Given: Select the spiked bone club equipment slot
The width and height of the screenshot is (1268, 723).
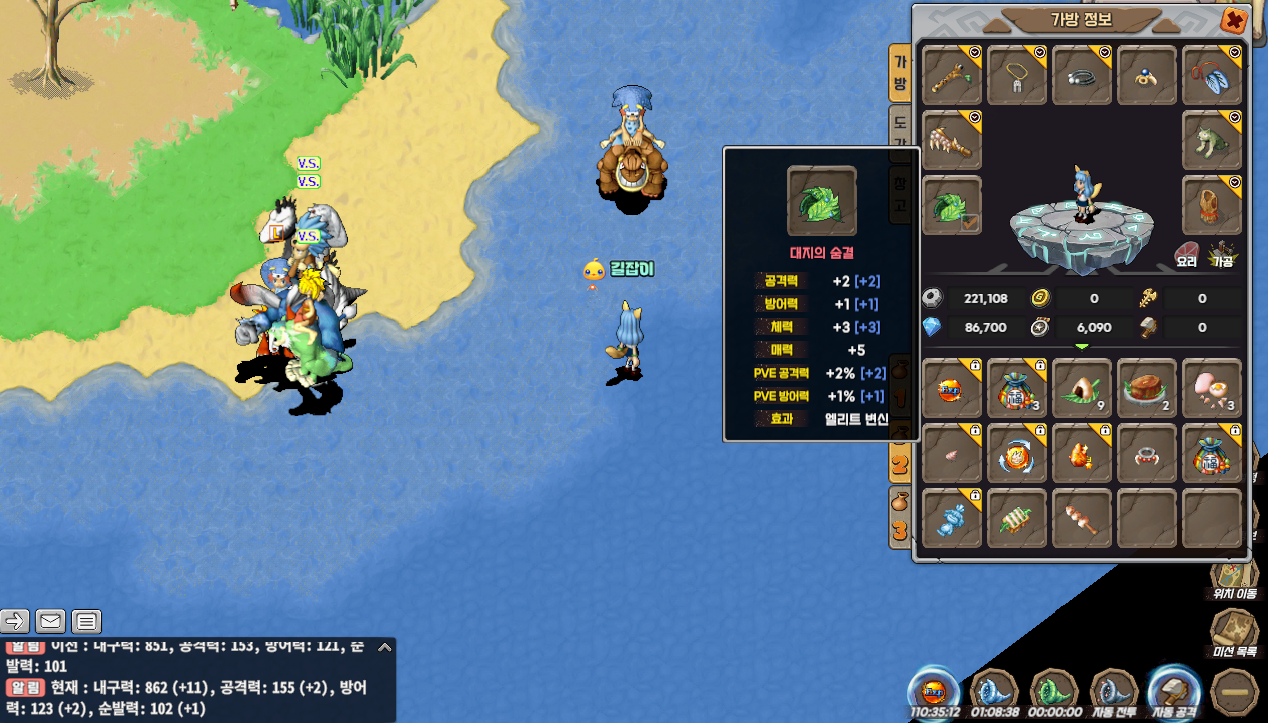Looking at the screenshot, I should [952, 140].
